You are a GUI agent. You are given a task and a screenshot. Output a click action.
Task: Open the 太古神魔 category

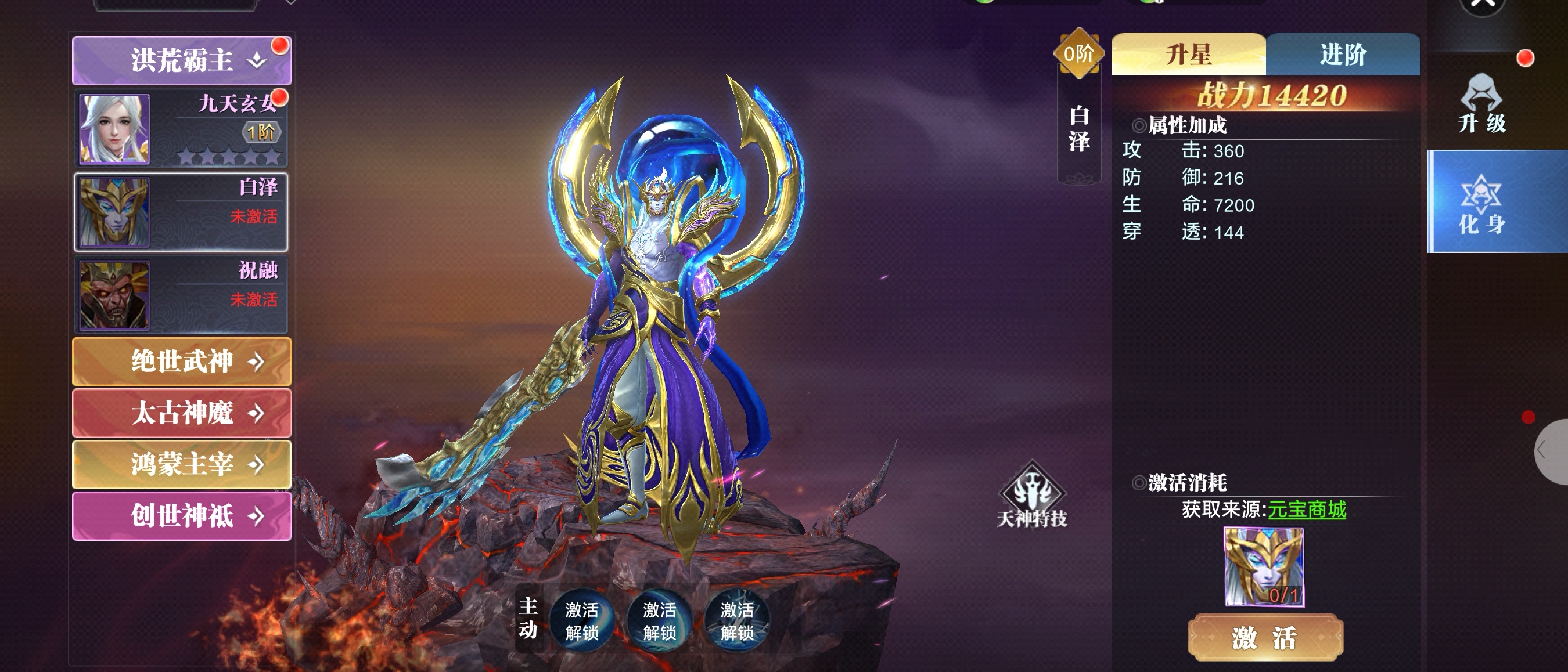coord(181,413)
